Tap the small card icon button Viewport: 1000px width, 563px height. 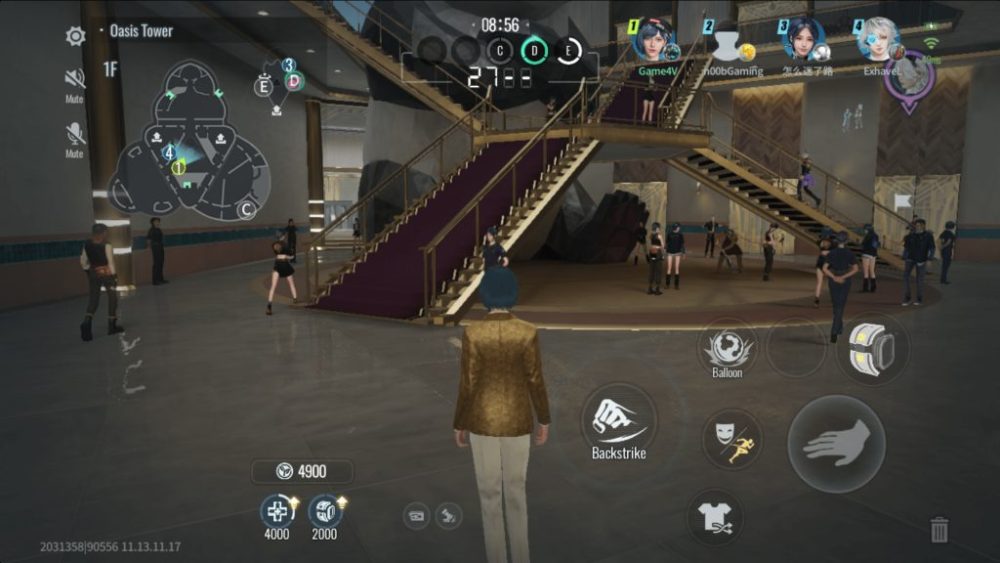[x=417, y=516]
